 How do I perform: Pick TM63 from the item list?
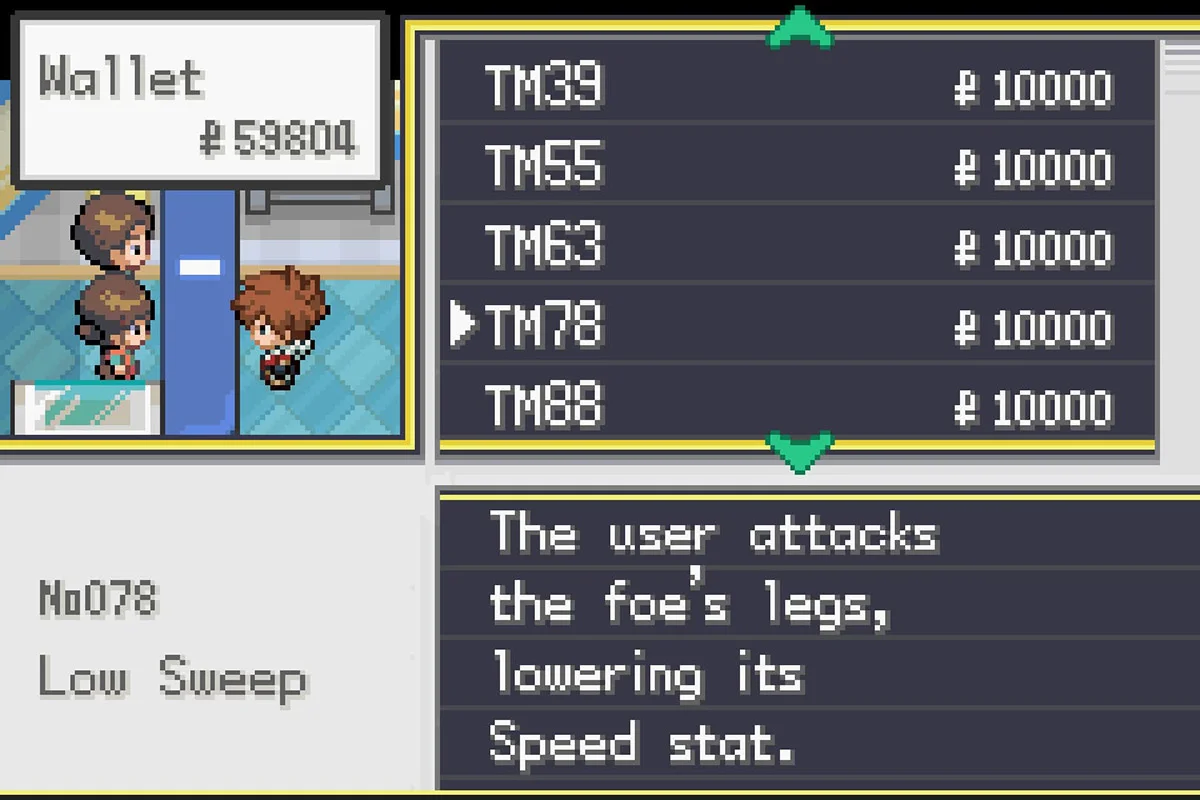pyautogui.click(x=545, y=246)
